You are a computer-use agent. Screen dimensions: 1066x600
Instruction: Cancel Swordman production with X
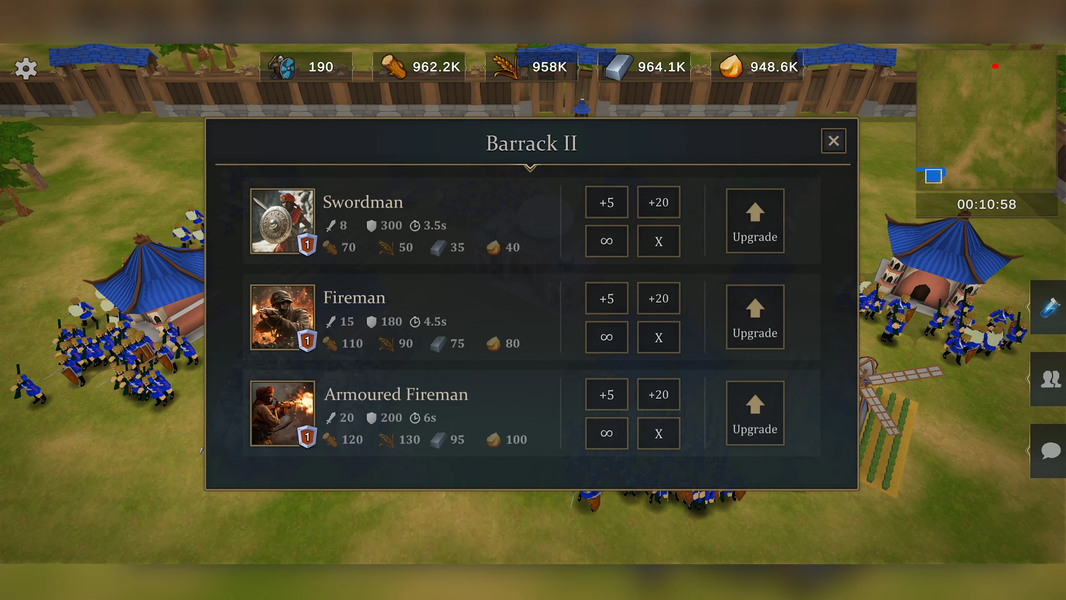point(658,241)
